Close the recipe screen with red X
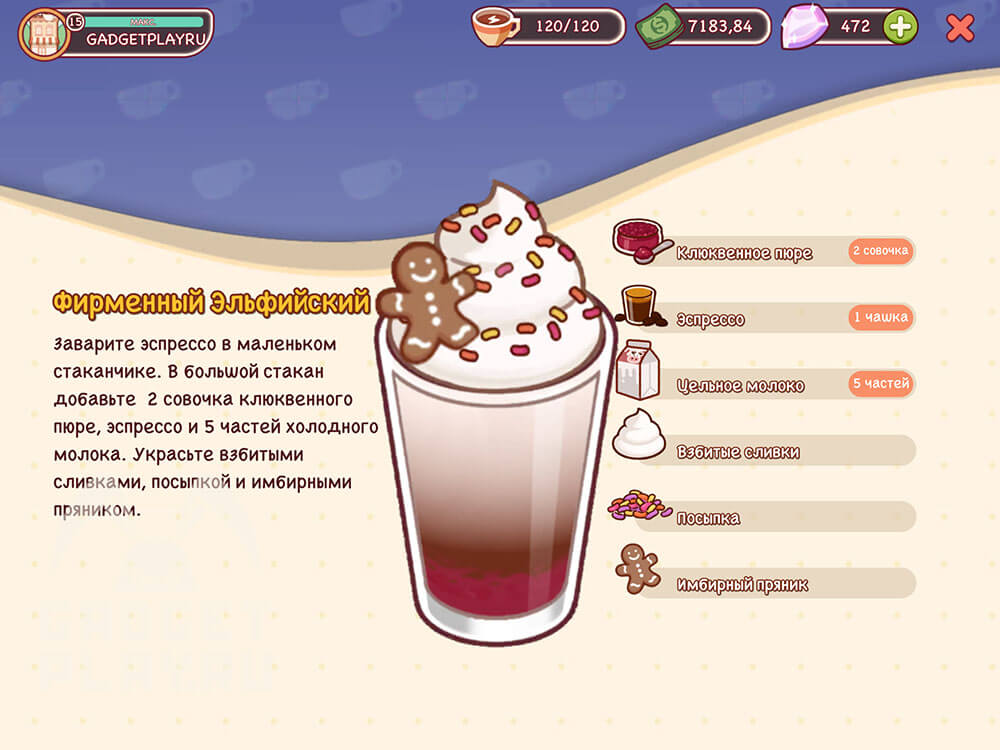This screenshot has width=1000, height=750. [x=960, y=28]
